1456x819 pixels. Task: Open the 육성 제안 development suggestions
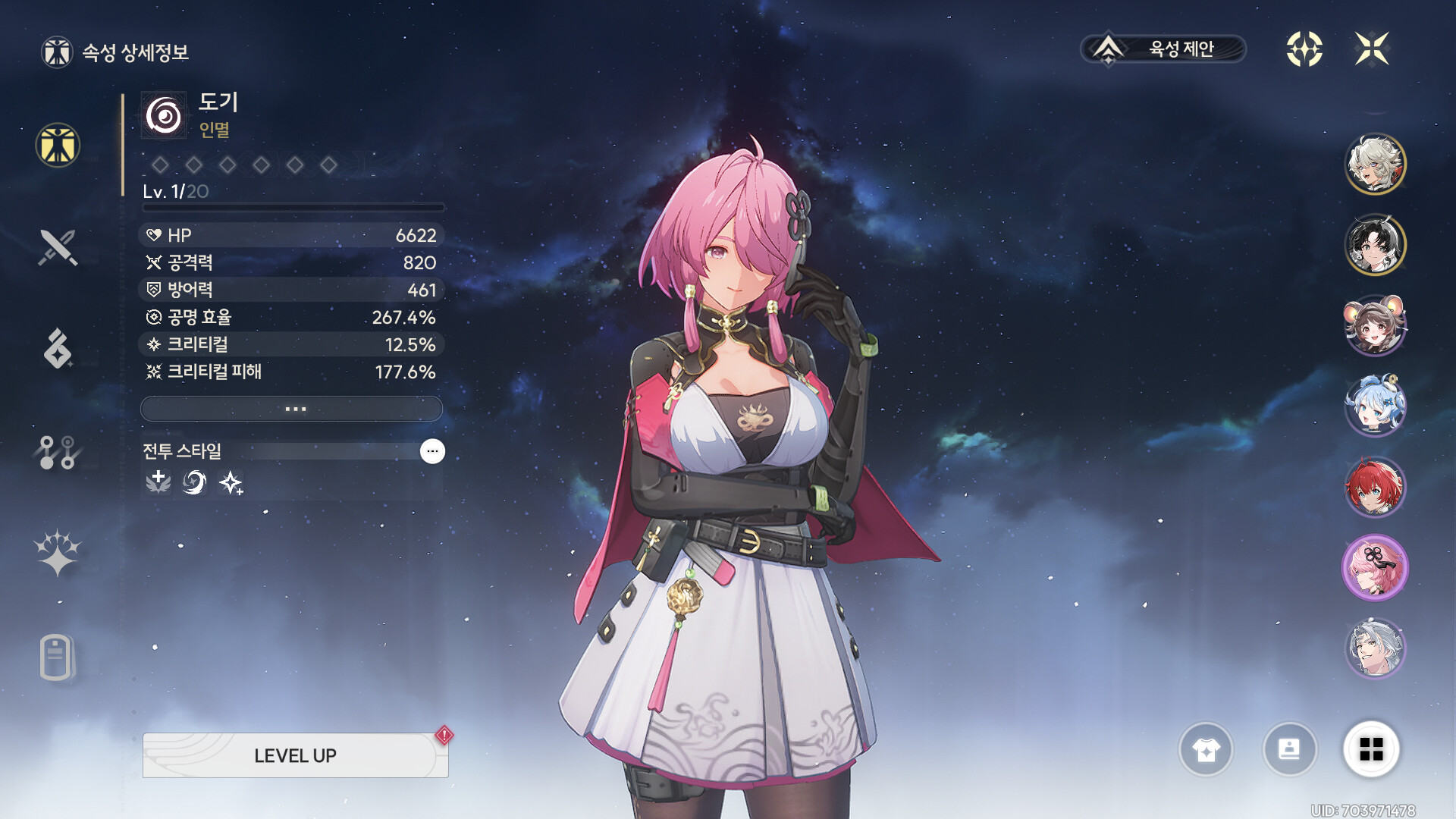[x=1163, y=49]
